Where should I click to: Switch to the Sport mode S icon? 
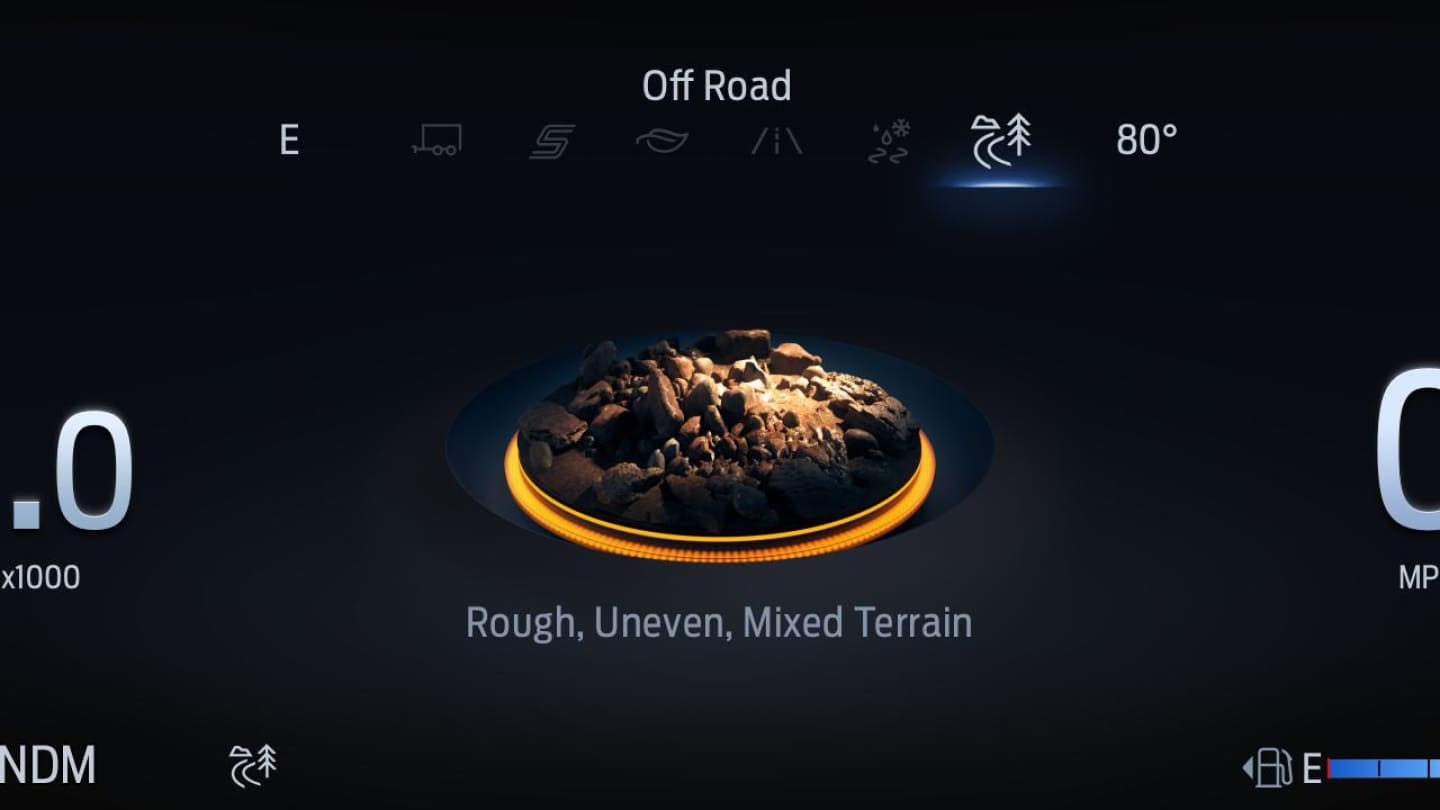click(x=551, y=141)
